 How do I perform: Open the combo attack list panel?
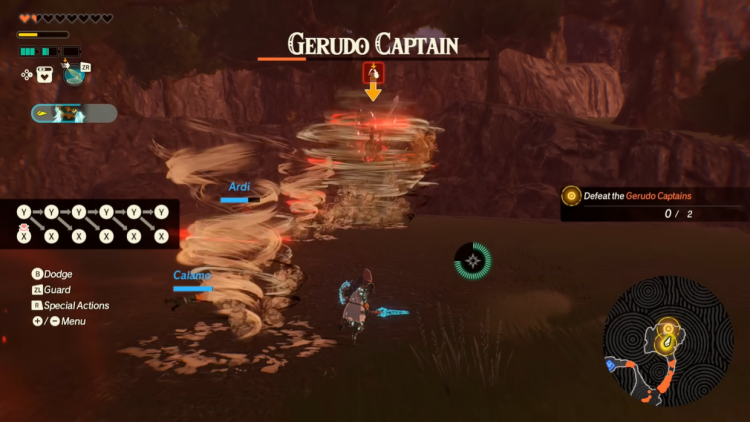[90, 224]
